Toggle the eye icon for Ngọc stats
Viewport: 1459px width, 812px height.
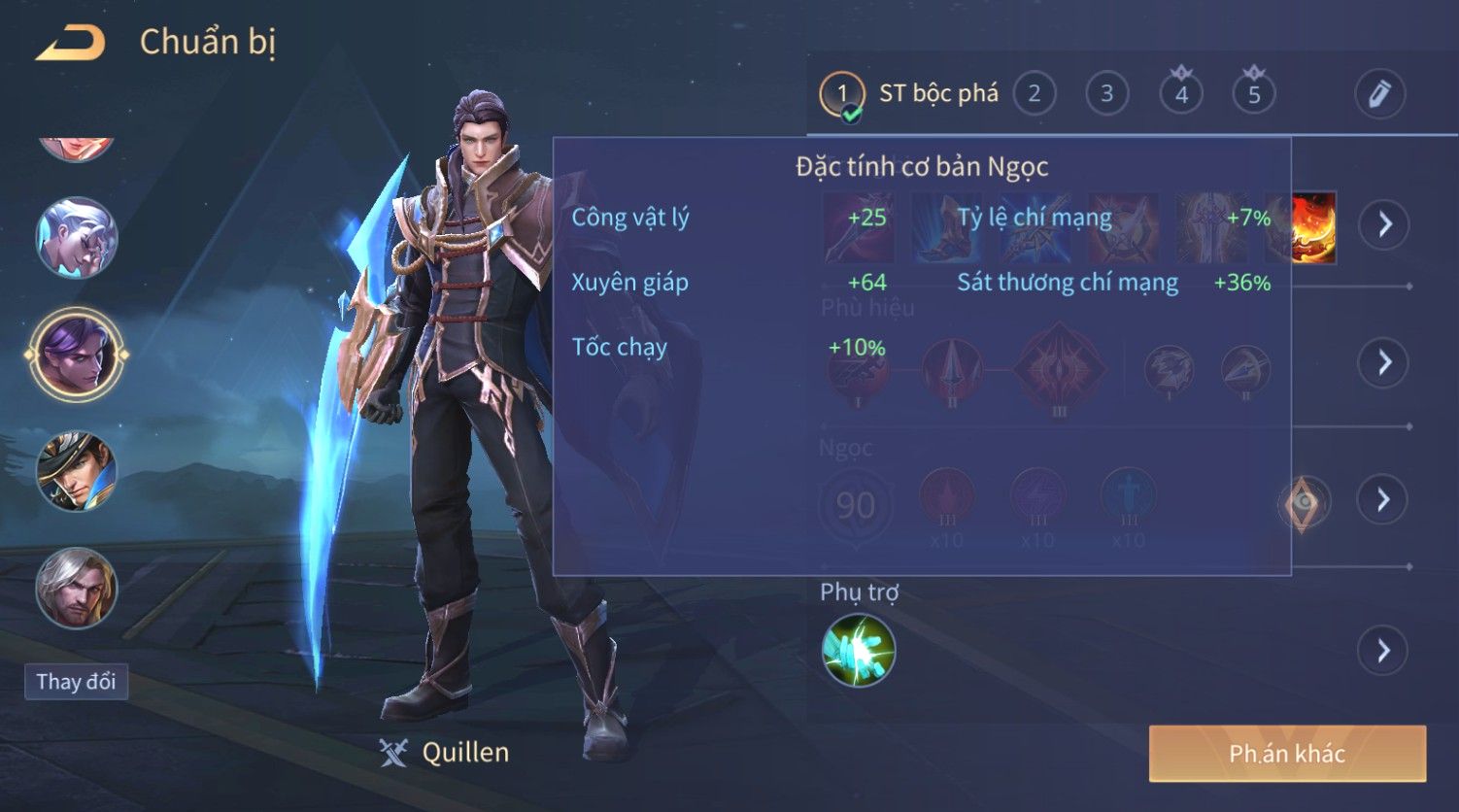1304,502
